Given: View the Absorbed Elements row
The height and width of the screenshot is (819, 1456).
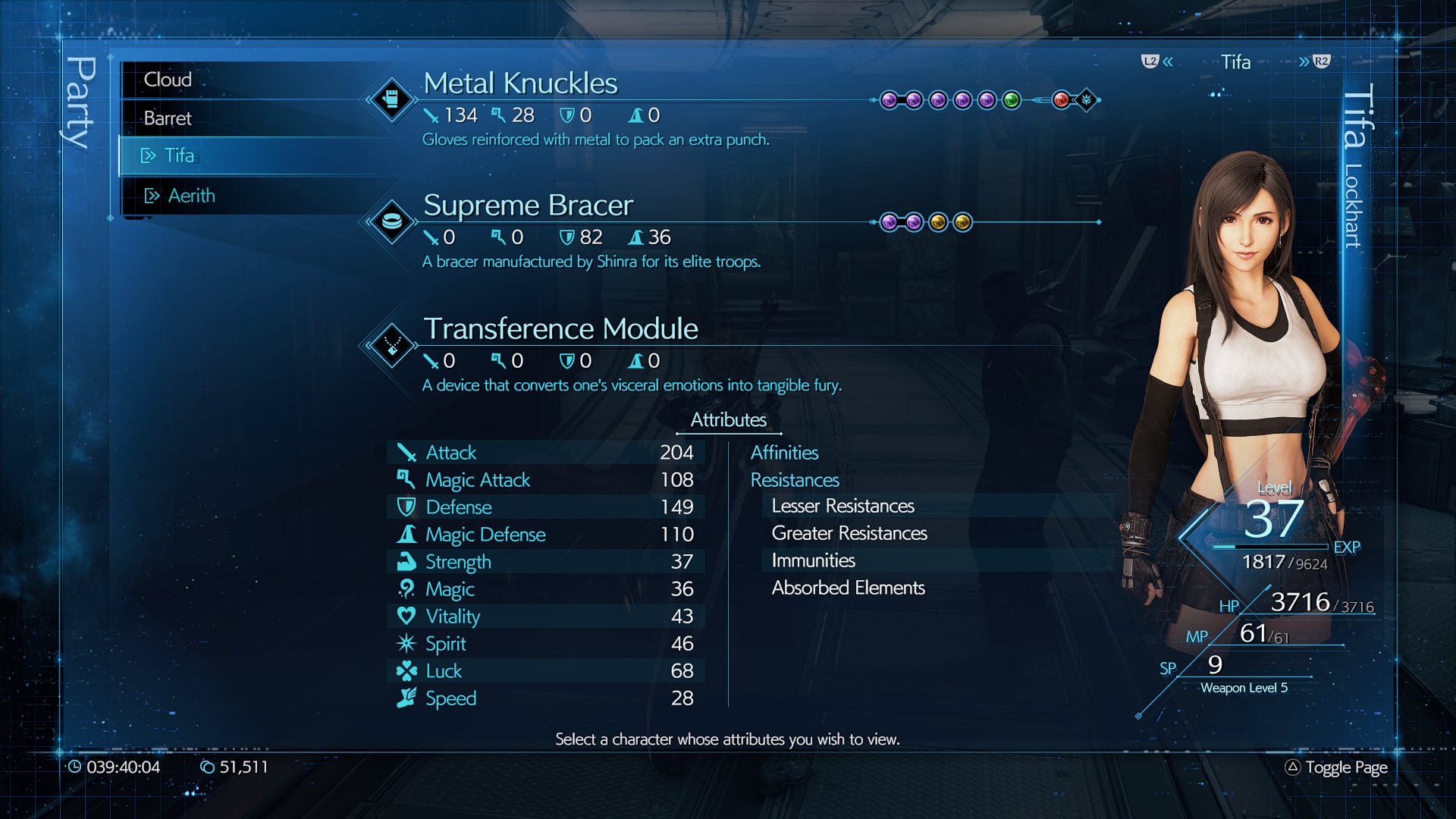Looking at the screenshot, I should tap(848, 588).
